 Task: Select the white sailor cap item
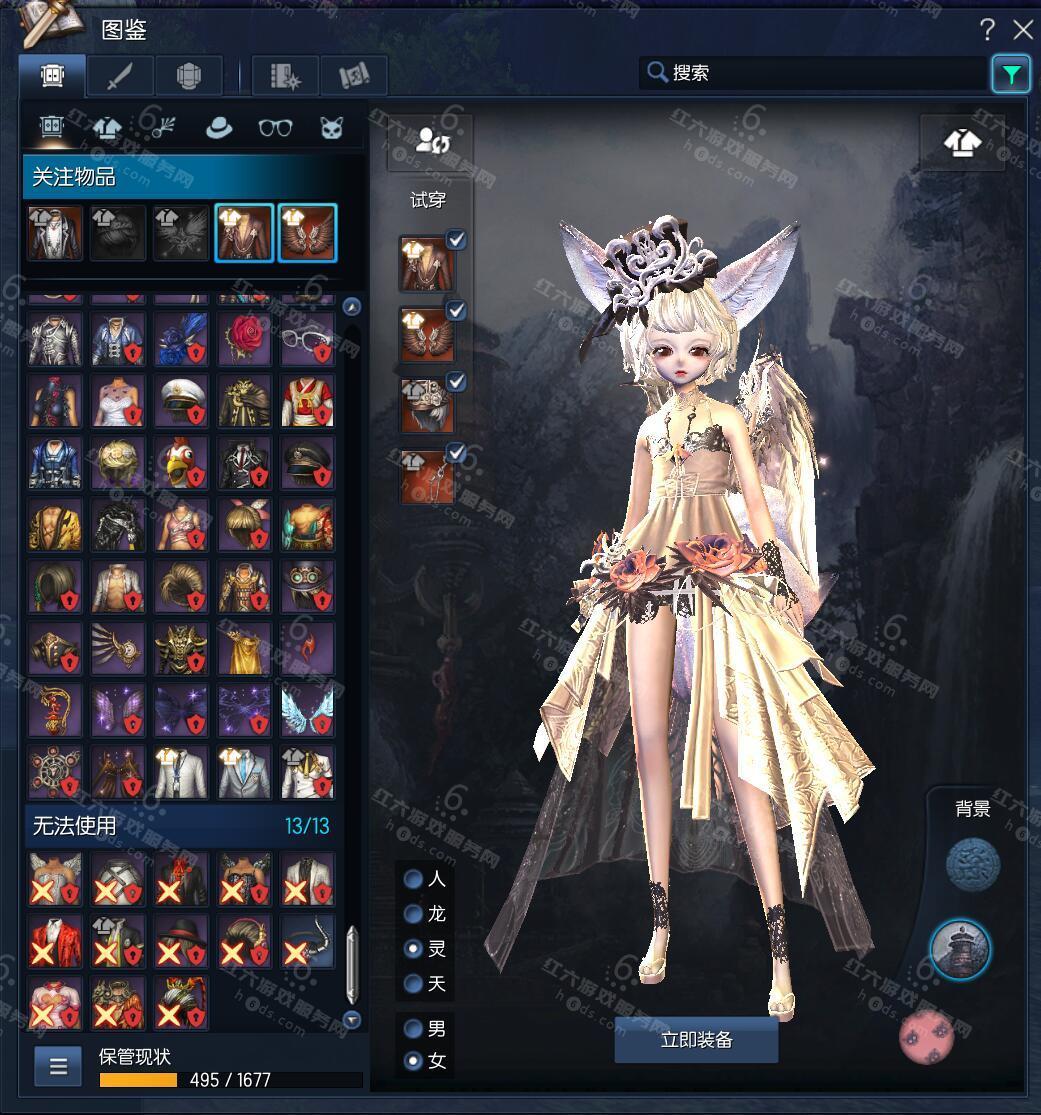click(181, 401)
